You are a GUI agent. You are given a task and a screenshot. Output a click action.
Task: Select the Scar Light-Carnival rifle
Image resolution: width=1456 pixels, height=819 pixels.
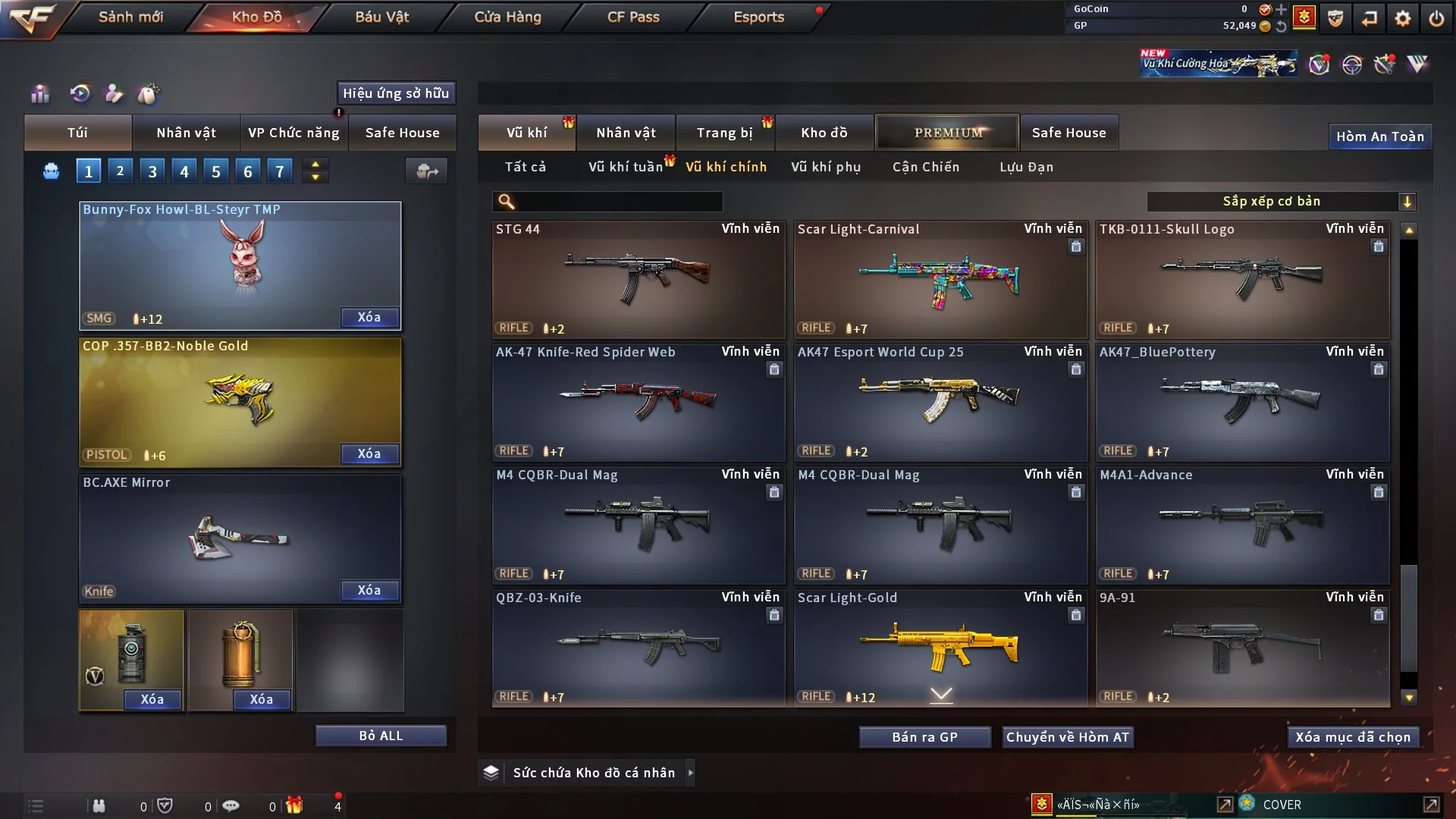(x=940, y=279)
